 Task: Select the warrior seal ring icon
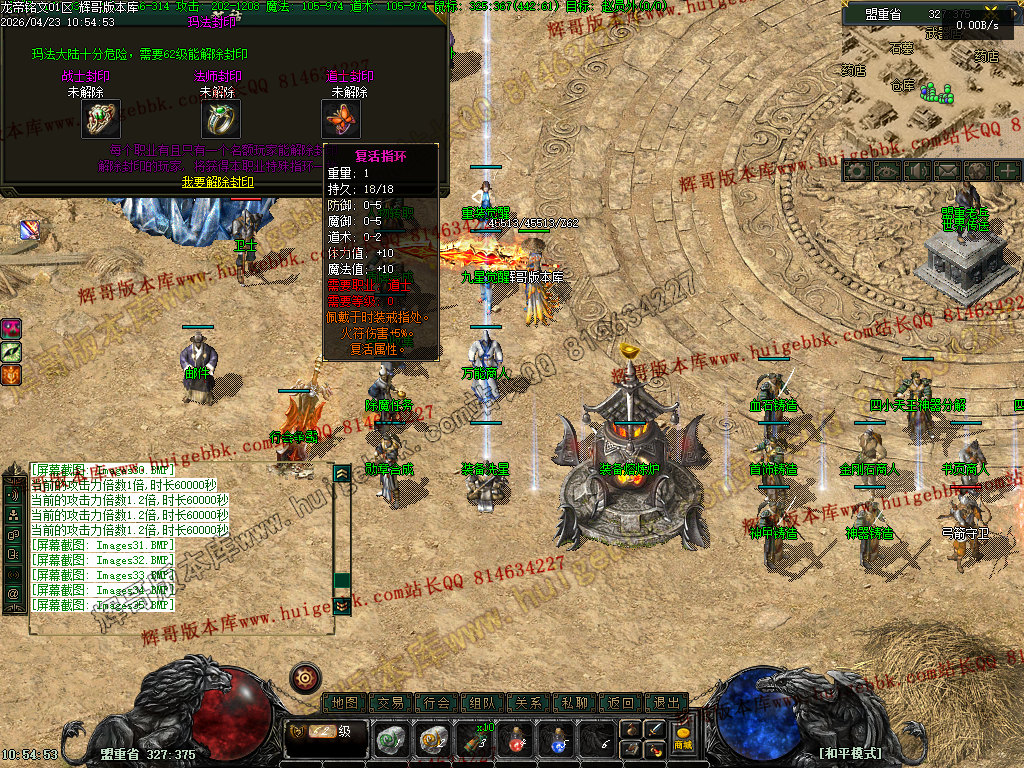tap(101, 119)
